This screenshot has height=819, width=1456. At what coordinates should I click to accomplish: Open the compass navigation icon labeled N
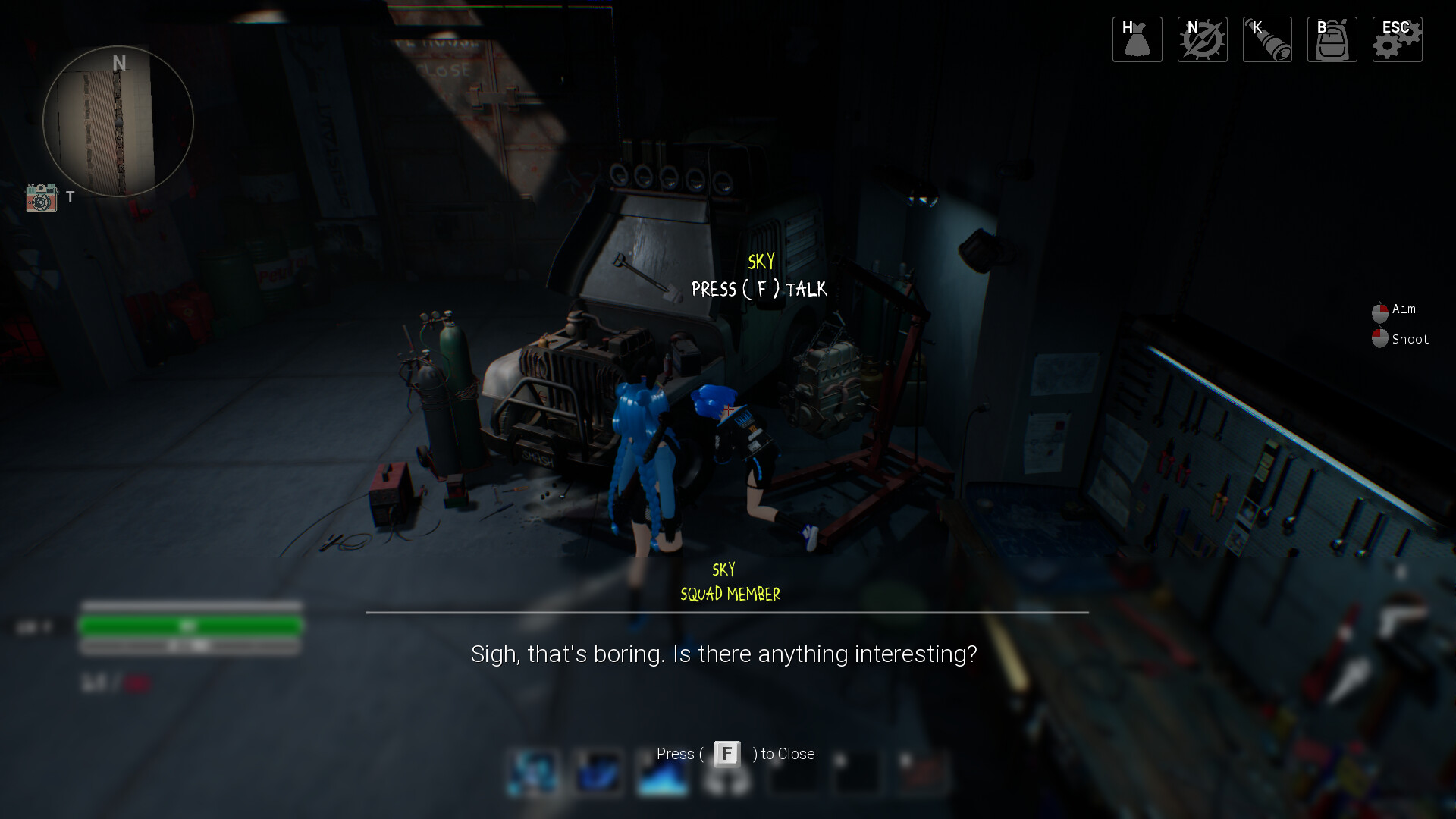coord(1201,39)
